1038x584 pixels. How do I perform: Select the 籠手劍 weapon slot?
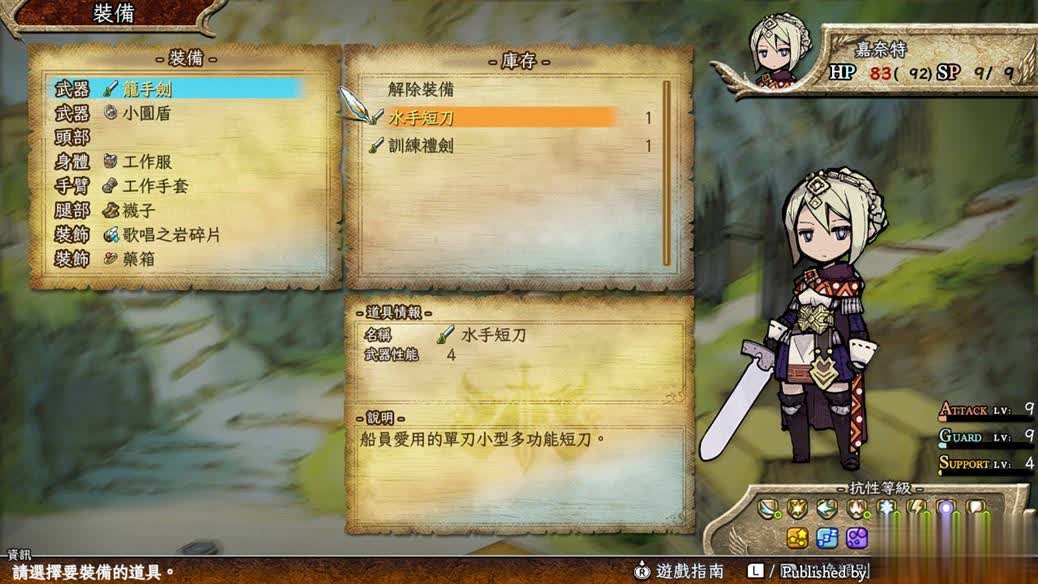coord(177,89)
